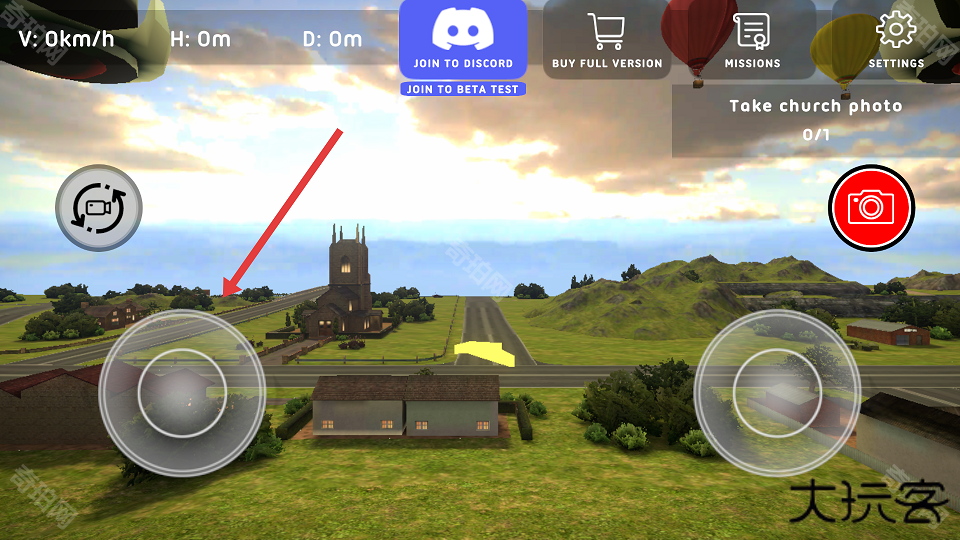The width and height of the screenshot is (960, 540).
Task: Select the Take church photo objective tracker
Action: coord(815,119)
